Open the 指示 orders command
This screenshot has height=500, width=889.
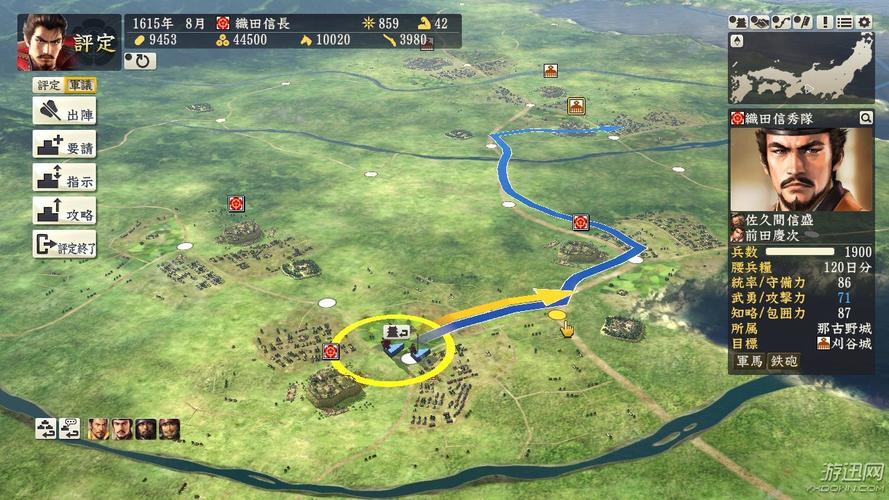pos(65,179)
